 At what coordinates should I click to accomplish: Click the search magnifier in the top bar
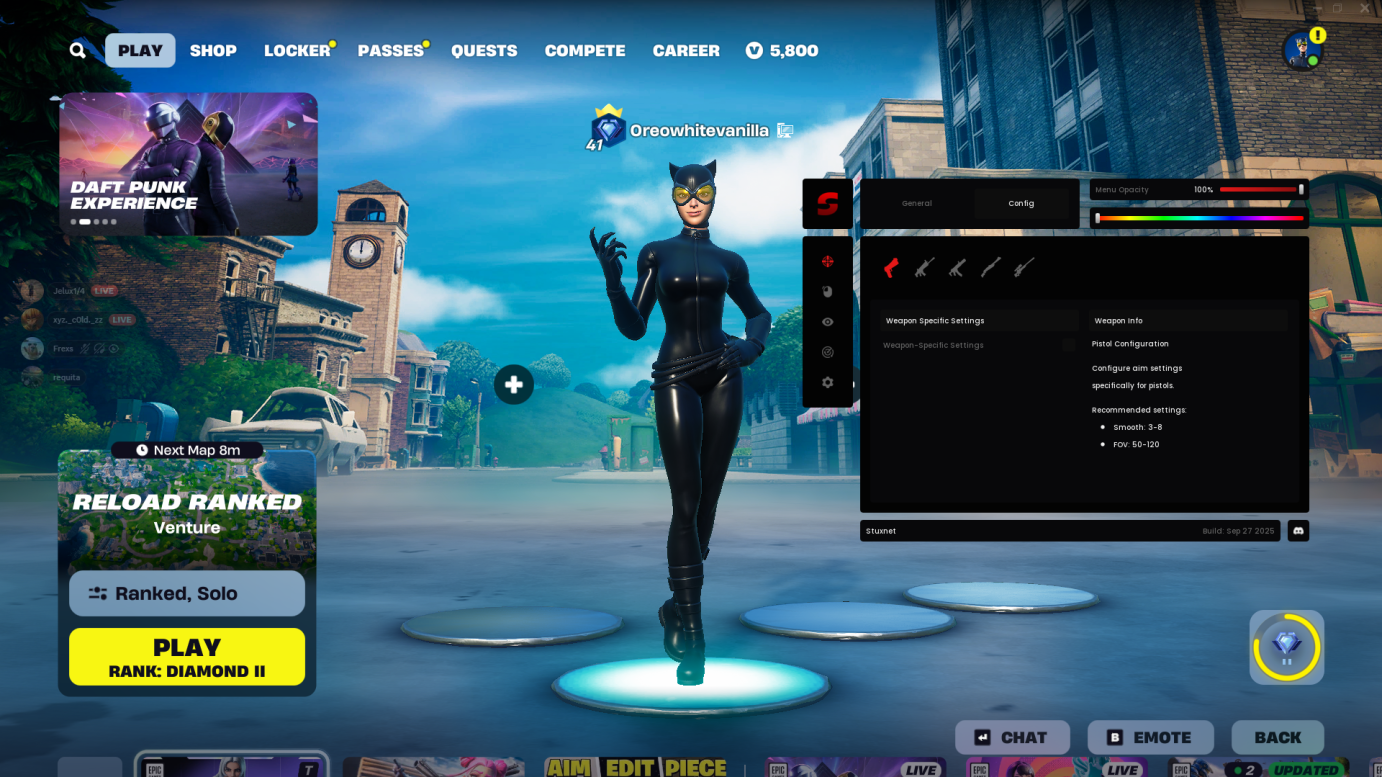click(77, 50)
